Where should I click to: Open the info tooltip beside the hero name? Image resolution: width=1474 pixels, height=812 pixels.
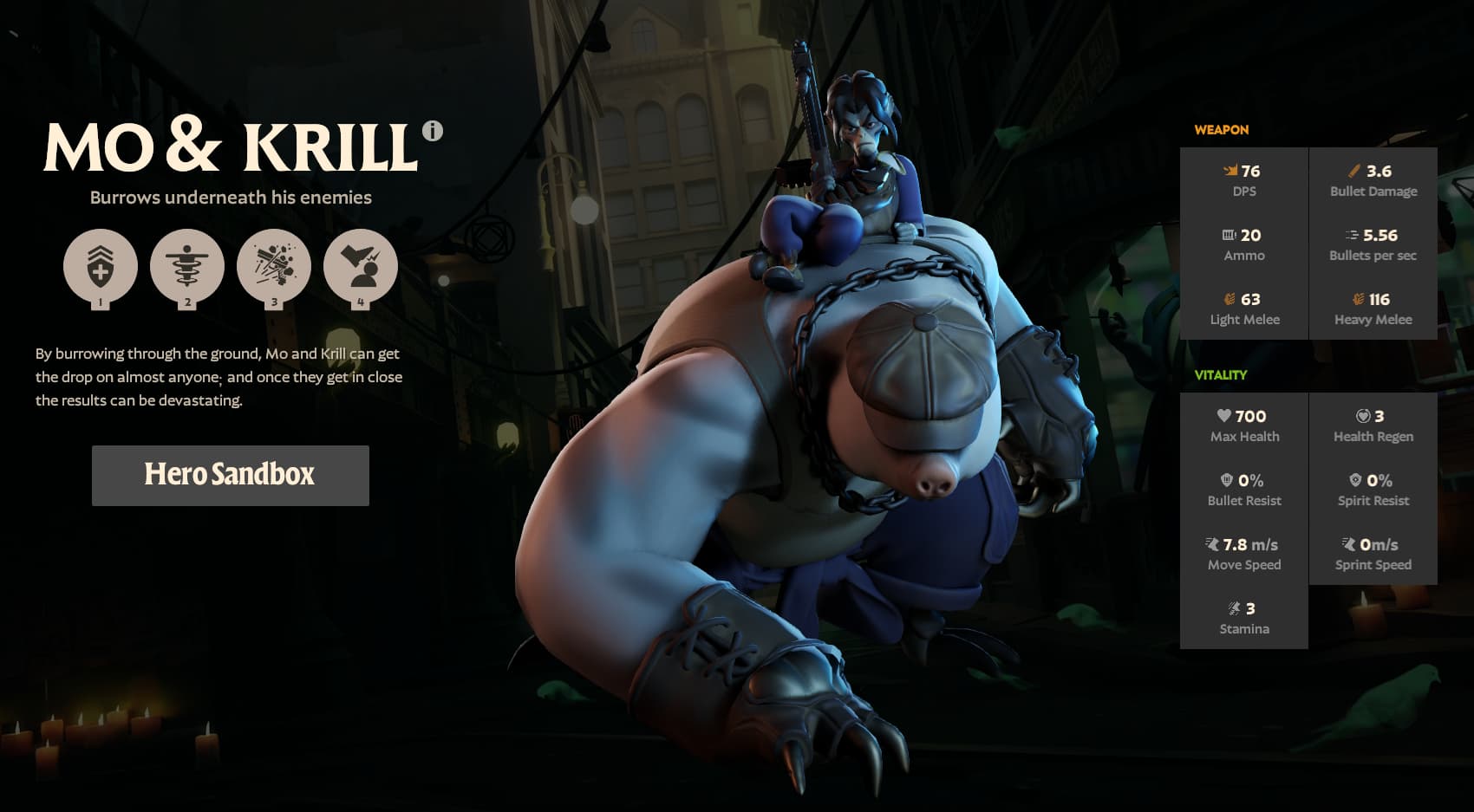click(x=432, y=132)
